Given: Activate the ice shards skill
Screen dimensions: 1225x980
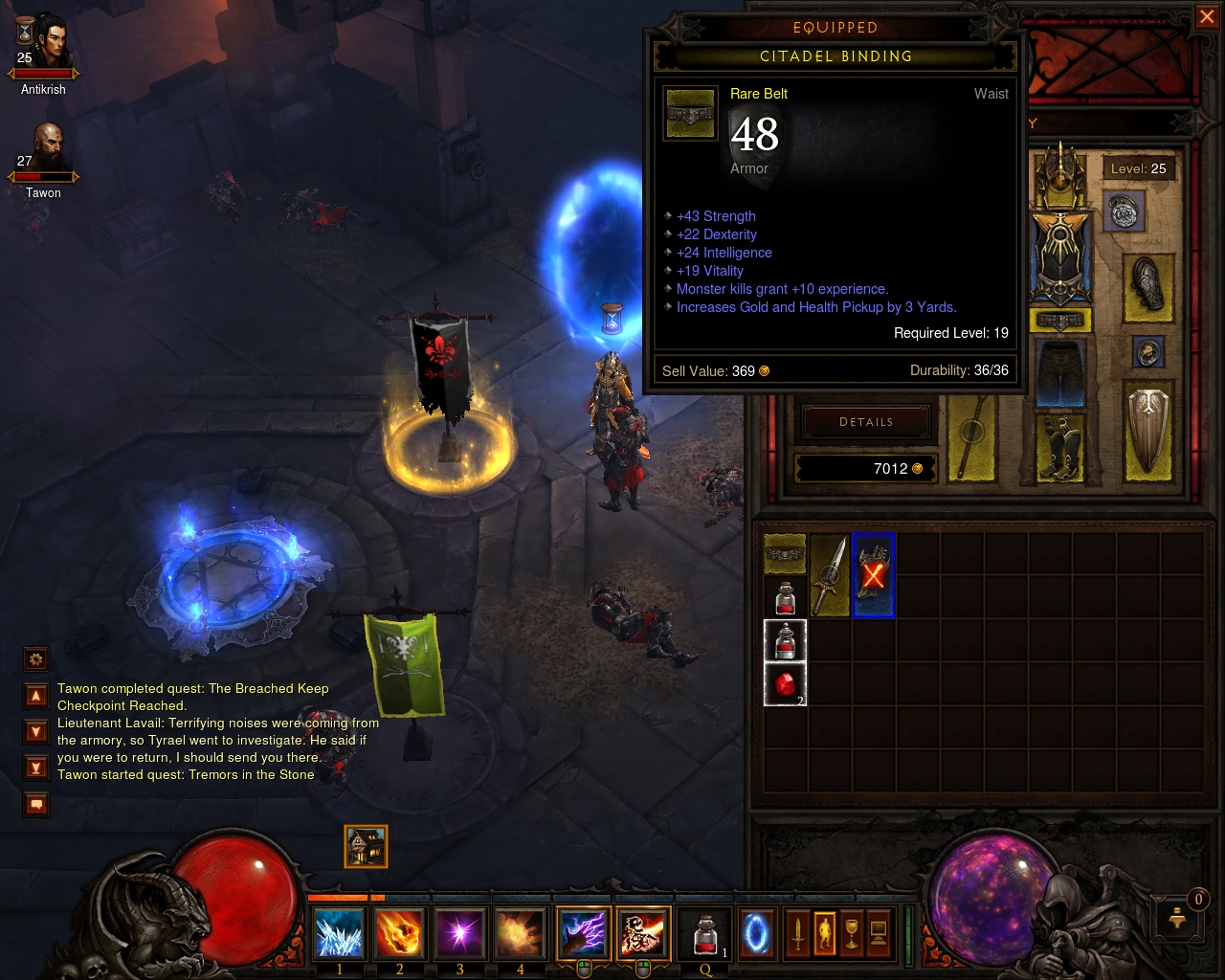Looking at the screenshot, I should [x=339, y=933].
